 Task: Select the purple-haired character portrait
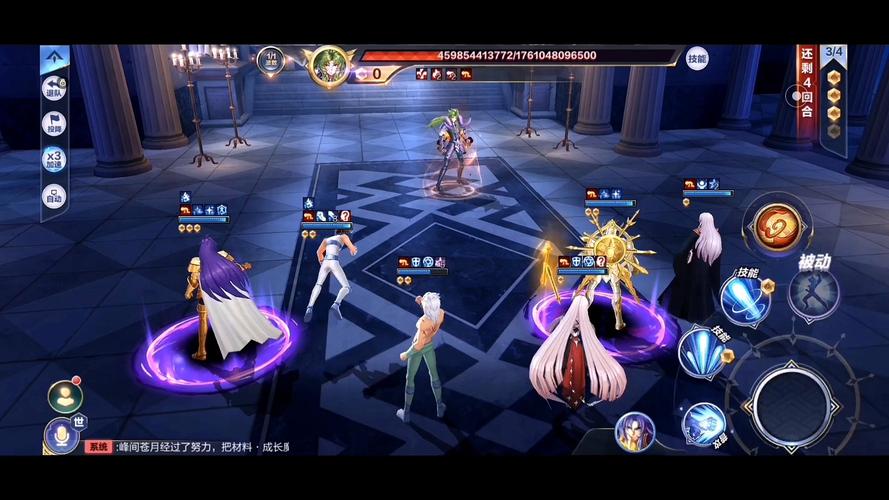click(636, 431)
